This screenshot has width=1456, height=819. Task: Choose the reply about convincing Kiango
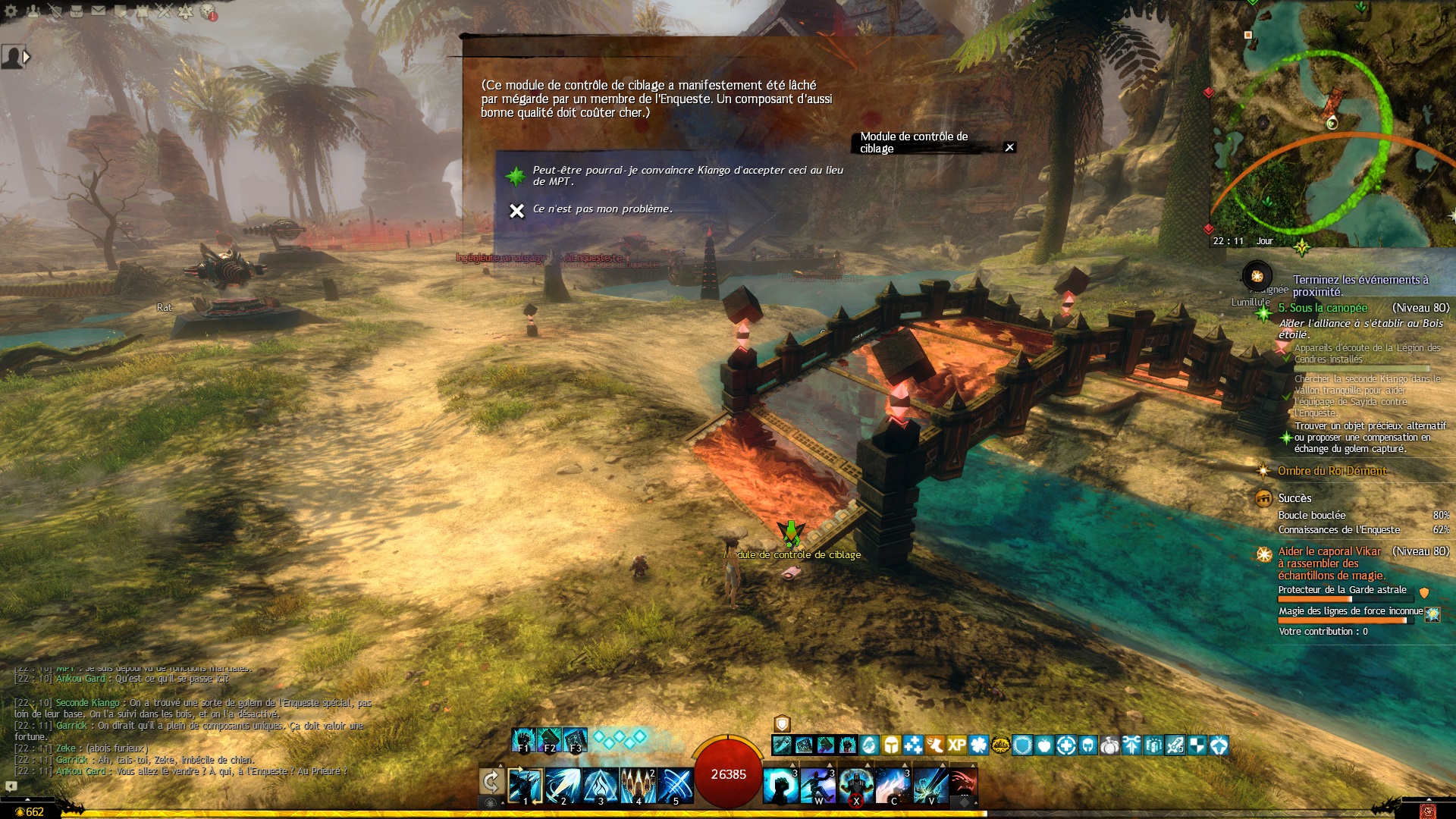click(686, 176)
